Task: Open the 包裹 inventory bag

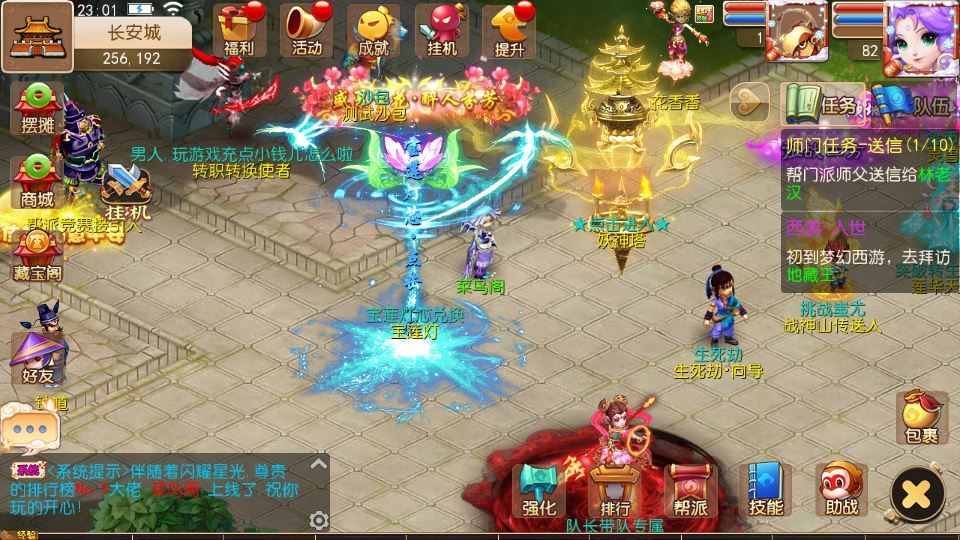Action: tap(921, 416)
